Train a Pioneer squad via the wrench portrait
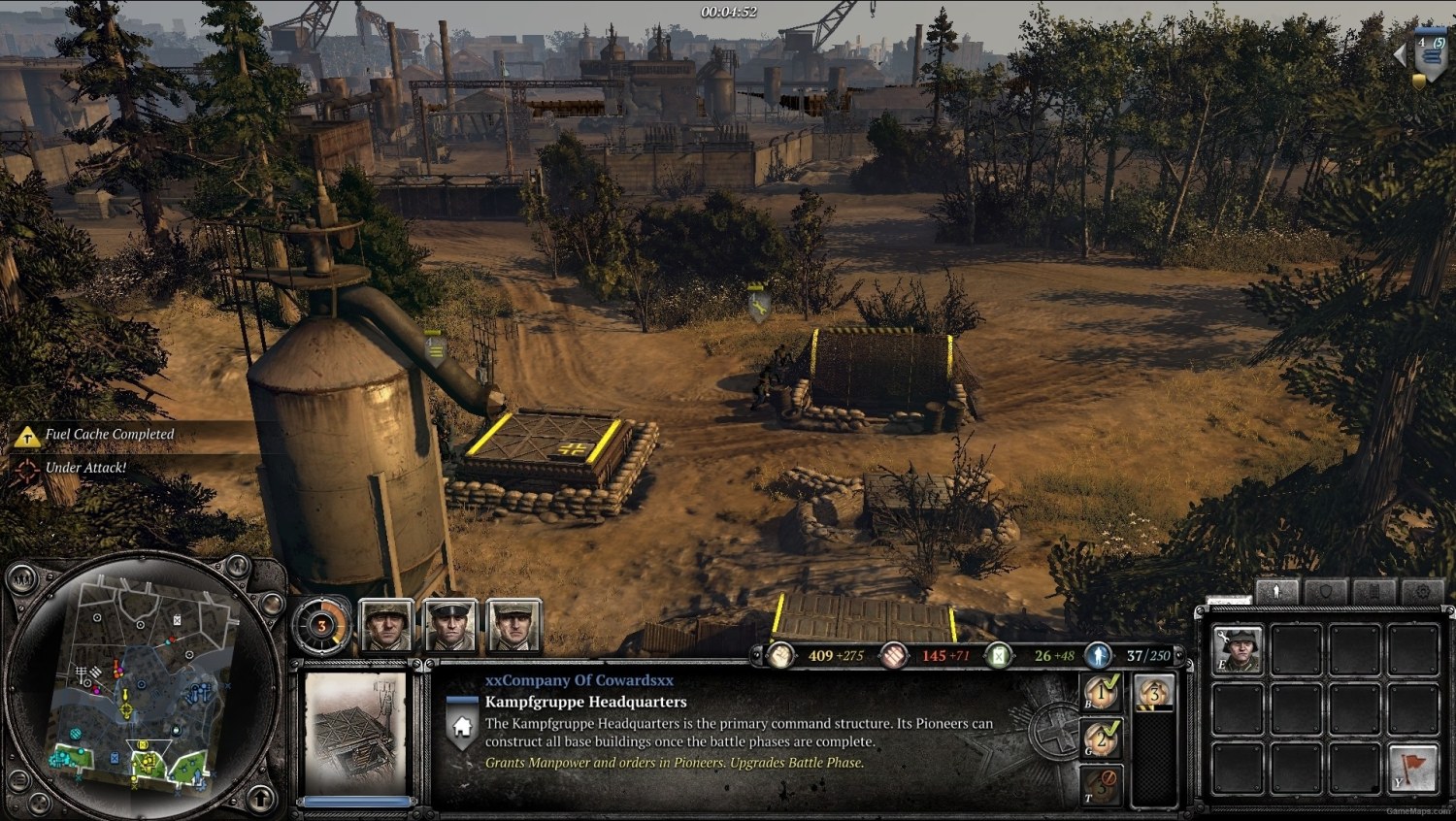This screenshot has height=821, width=1456. (x=1239, y=648)
